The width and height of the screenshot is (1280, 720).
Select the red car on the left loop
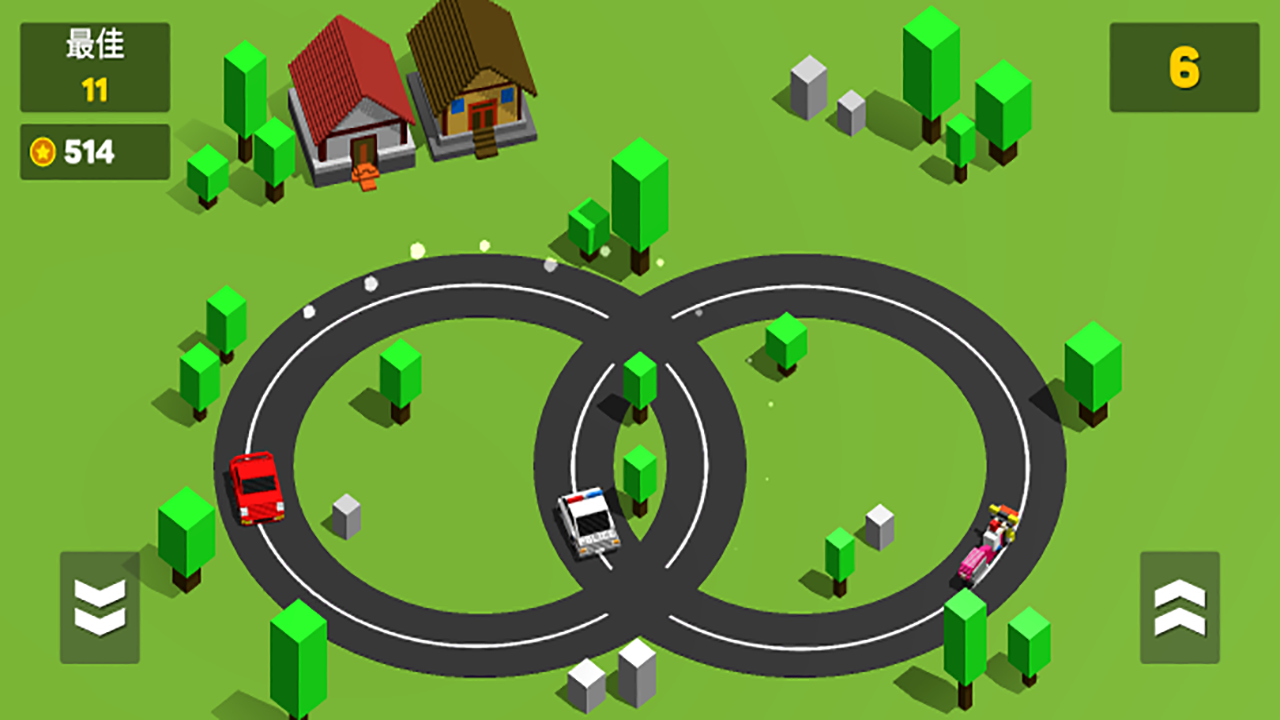tap(257, 490)
